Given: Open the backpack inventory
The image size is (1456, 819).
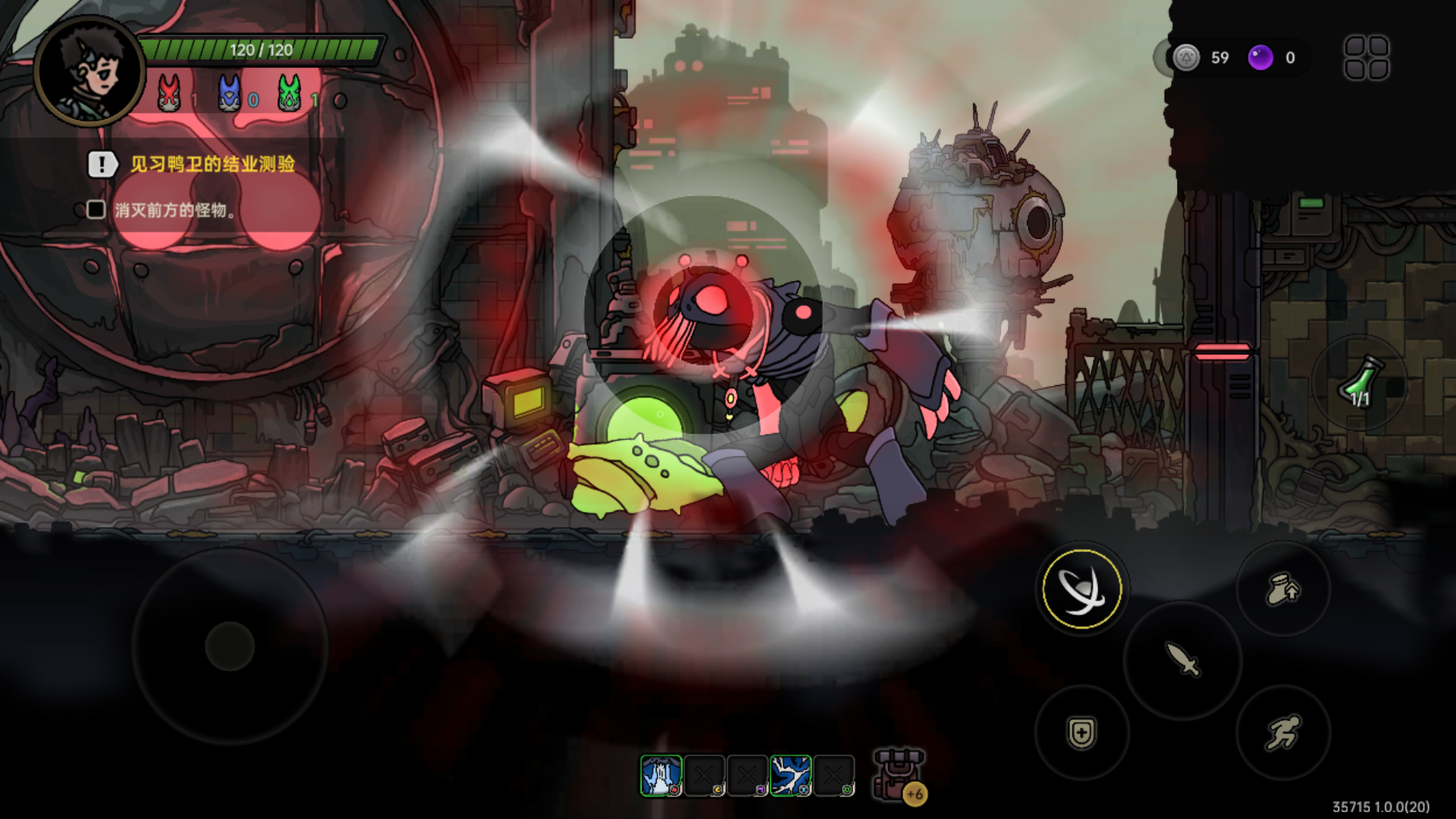Looking at the screenshot, I should click(x=898, y=775).
